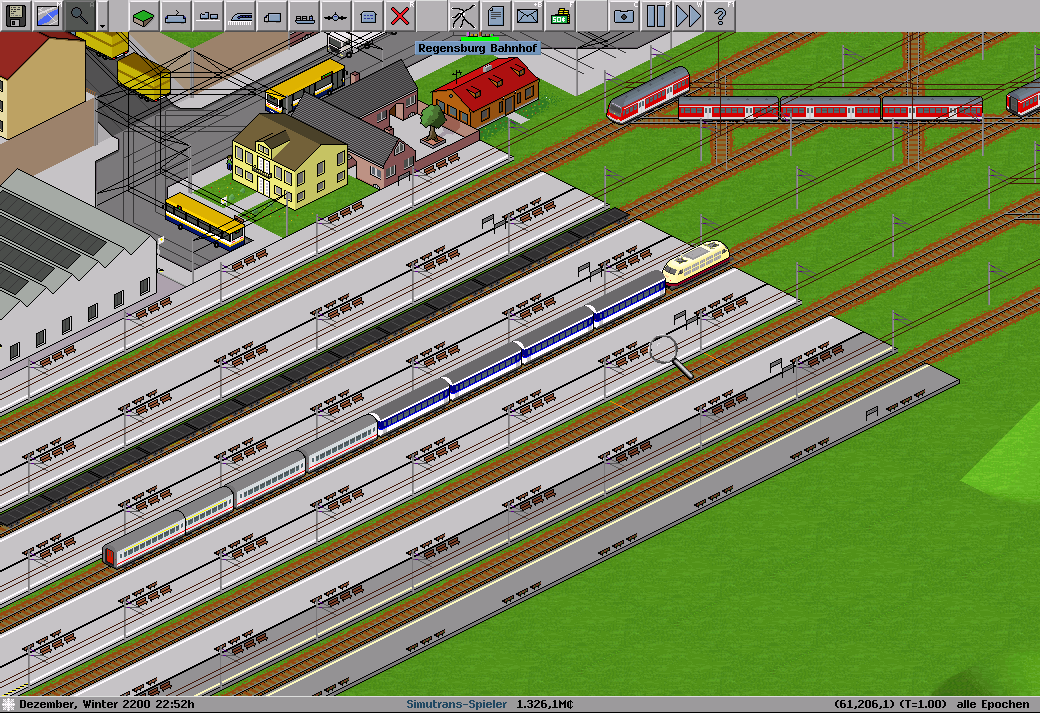The image size is (1040, 713).
Task: Open the railway construction tools
Action: pos(240,15)
